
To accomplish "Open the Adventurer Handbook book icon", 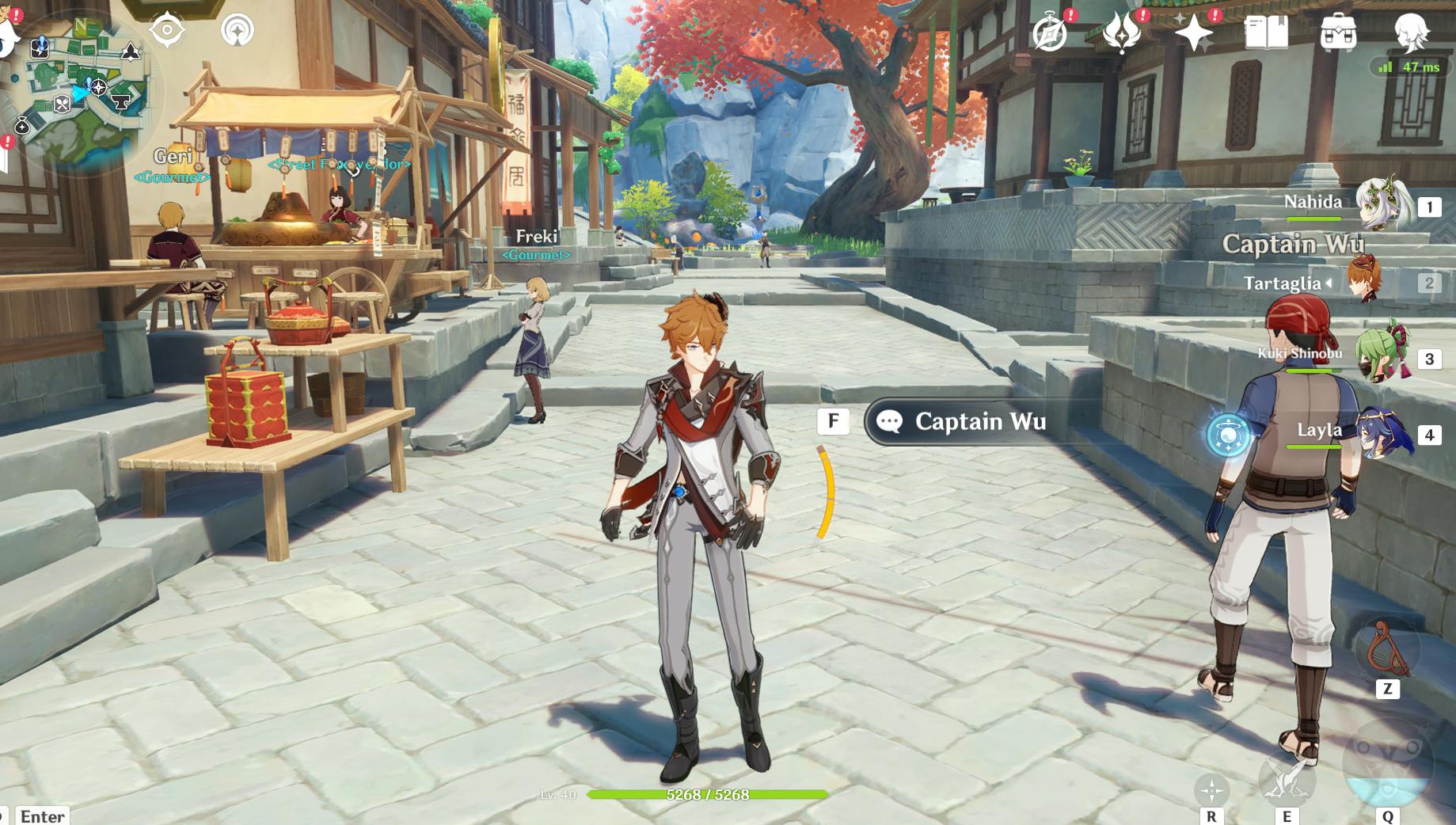I will [x=1266, y=33].
